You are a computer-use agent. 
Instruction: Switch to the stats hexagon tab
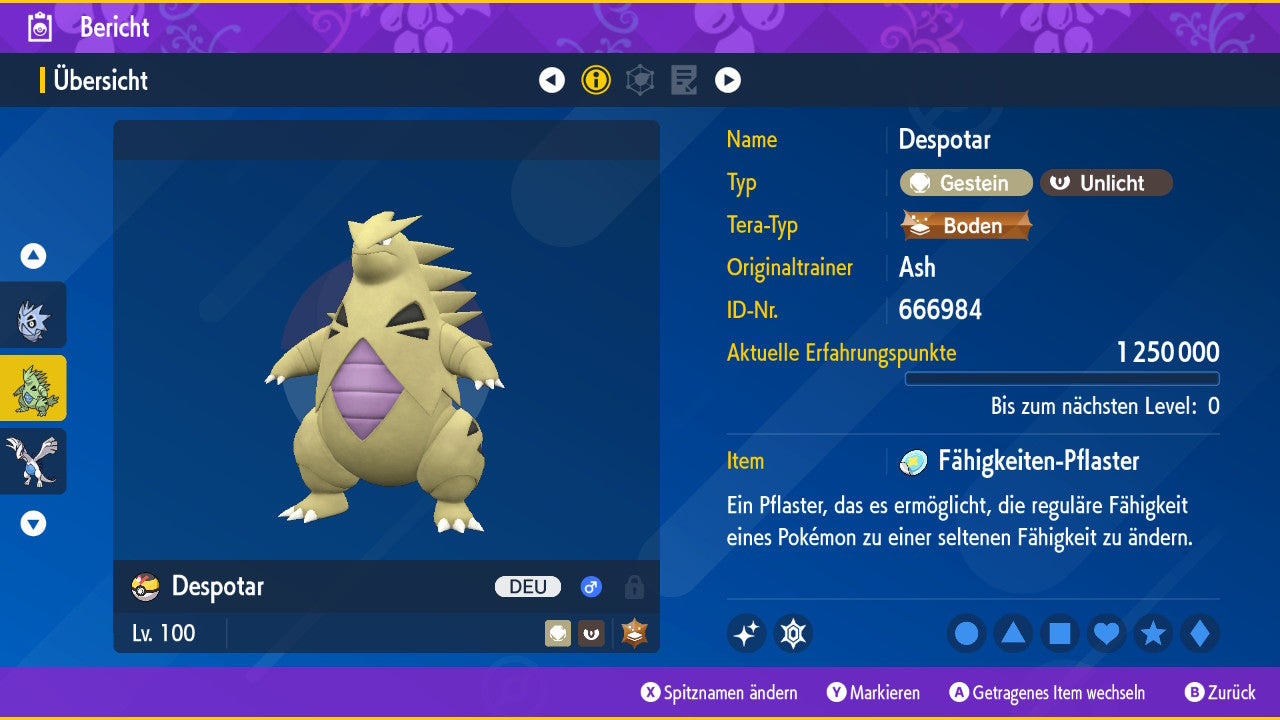pyautogui.click(x=640, y=80)
